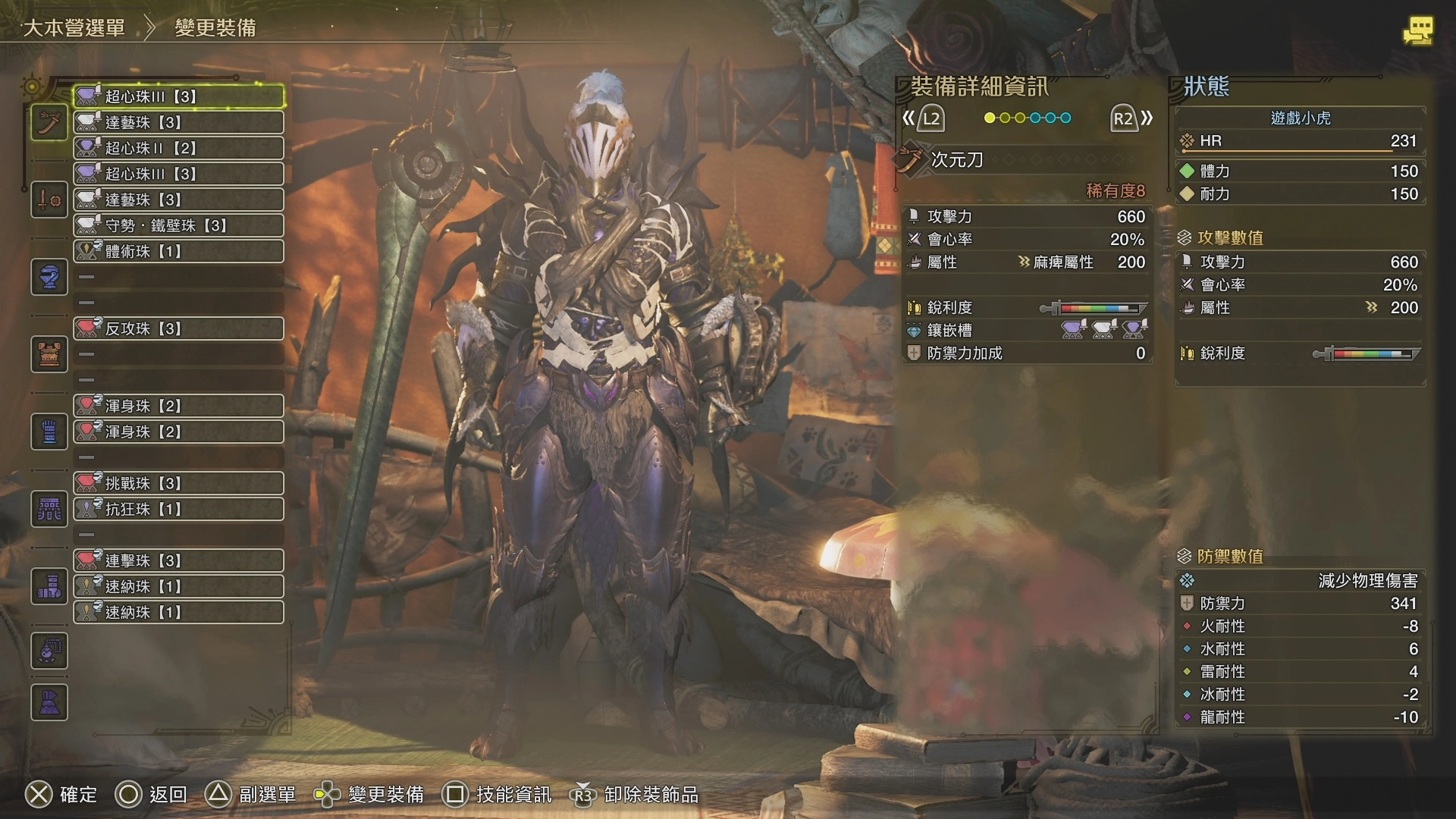Open the long sword weapon equipment icon
This screenshot has height=819, width=1456.
click(49, 123)
